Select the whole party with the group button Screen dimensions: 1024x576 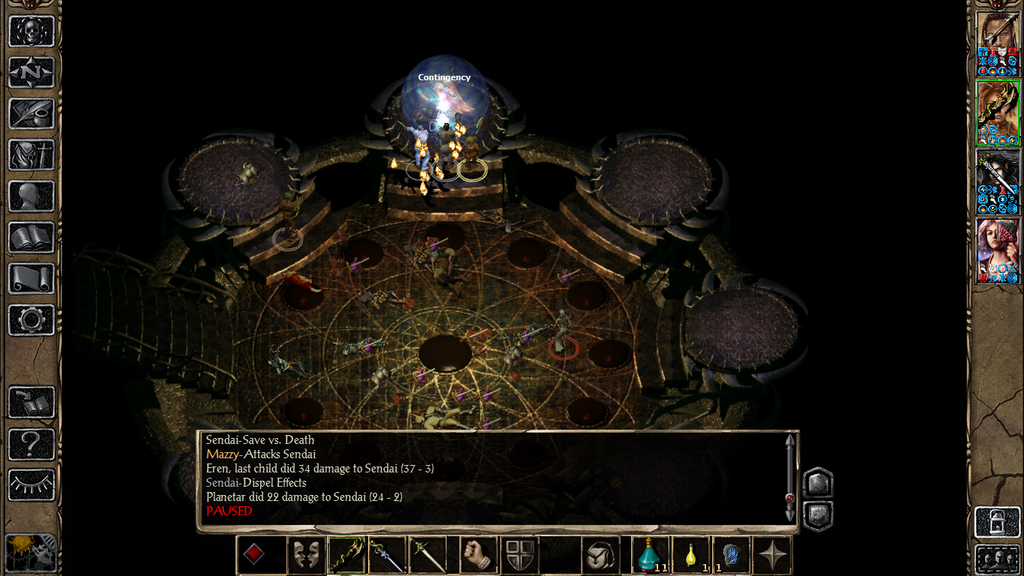[997, 558]
